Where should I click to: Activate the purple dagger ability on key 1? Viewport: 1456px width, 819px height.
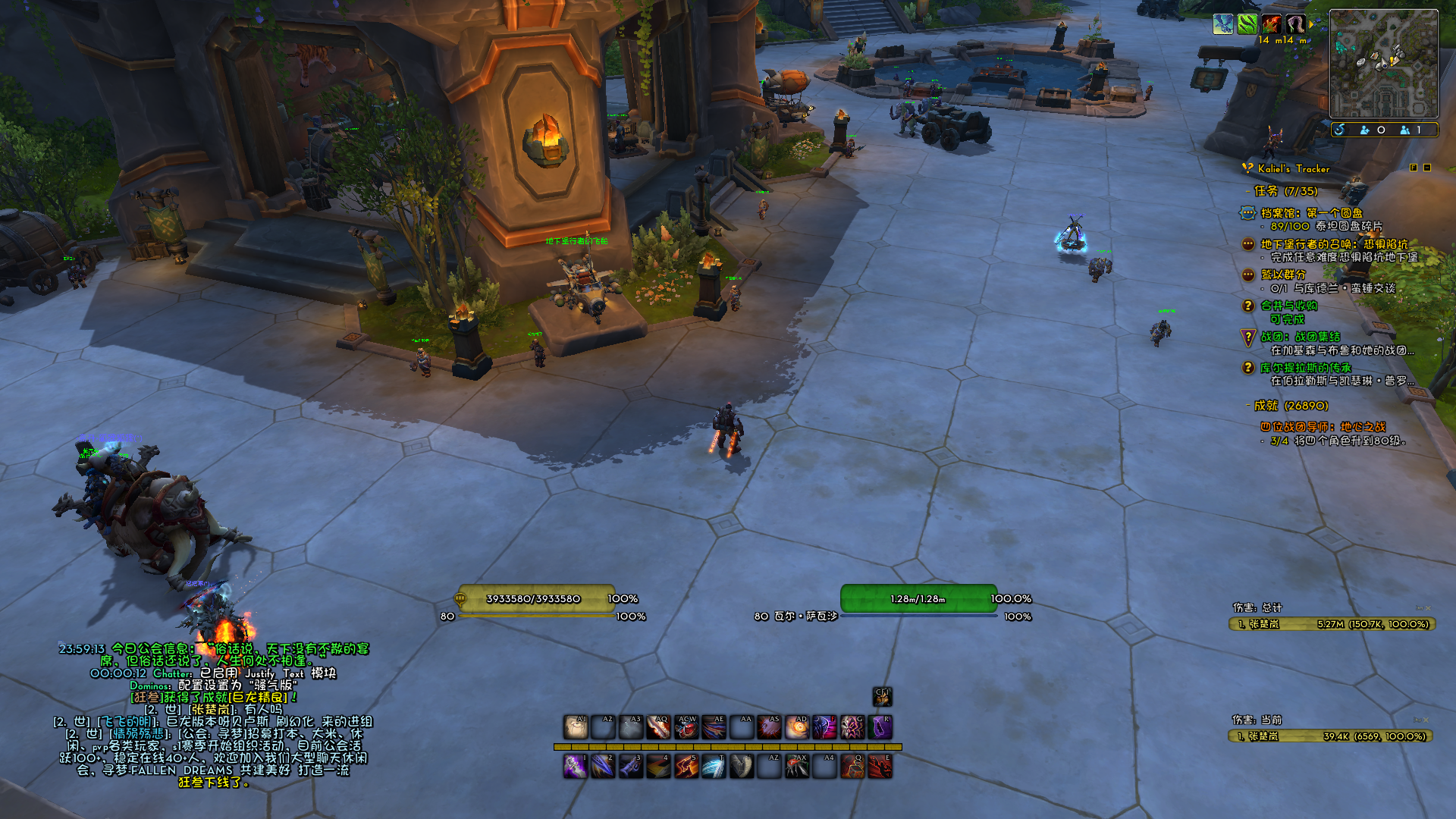(576, 767)
